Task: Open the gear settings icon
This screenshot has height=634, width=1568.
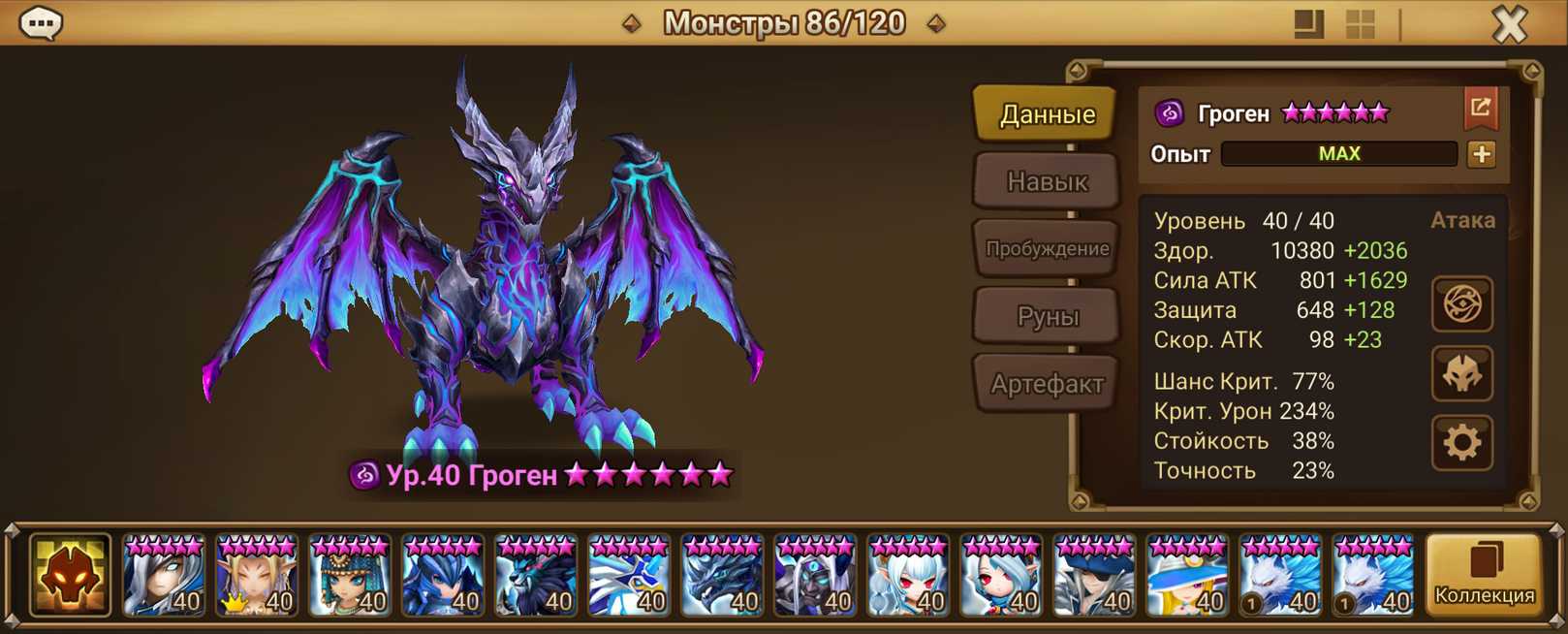Action: pyautogui.click(x=1461, y=443)
